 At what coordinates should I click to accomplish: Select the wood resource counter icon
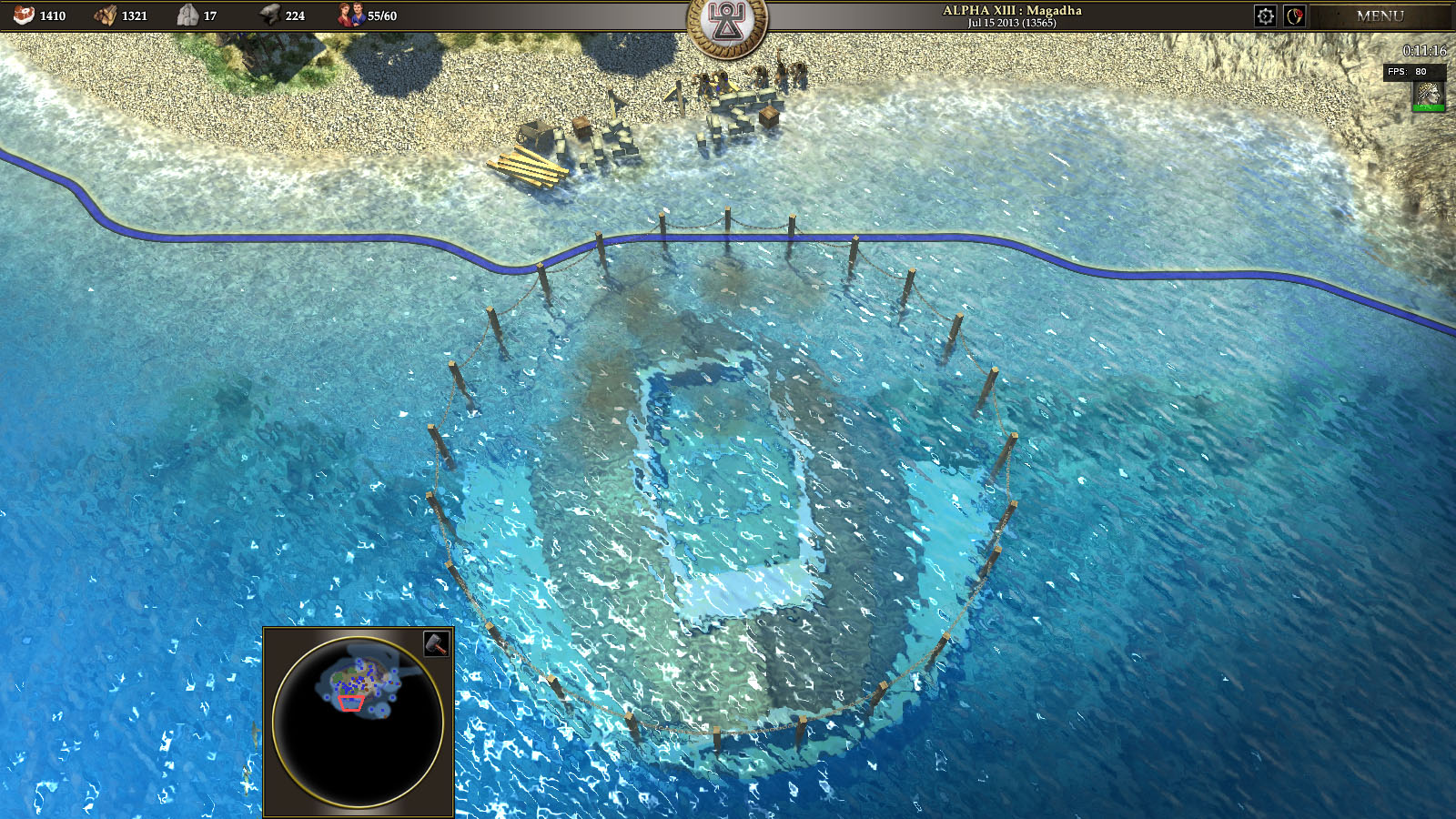(107, 14)
